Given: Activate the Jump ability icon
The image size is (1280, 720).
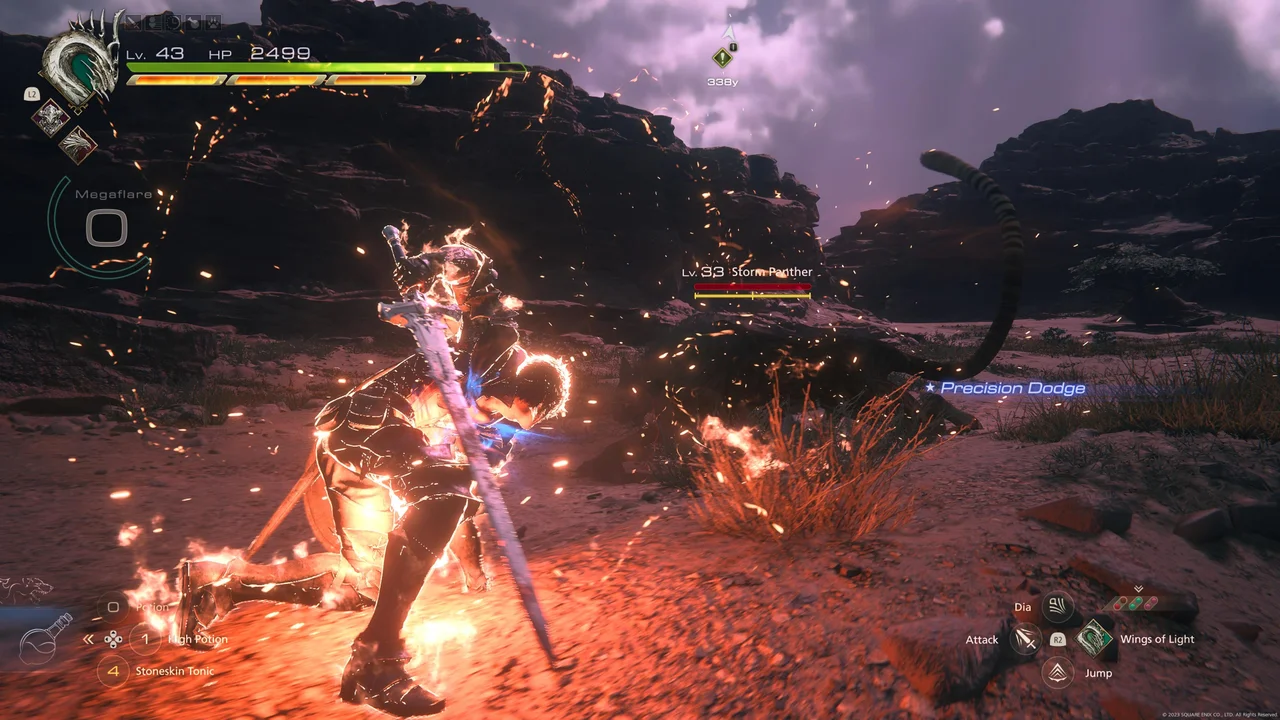Looking at the screenshot, I should click(1057, 672).
